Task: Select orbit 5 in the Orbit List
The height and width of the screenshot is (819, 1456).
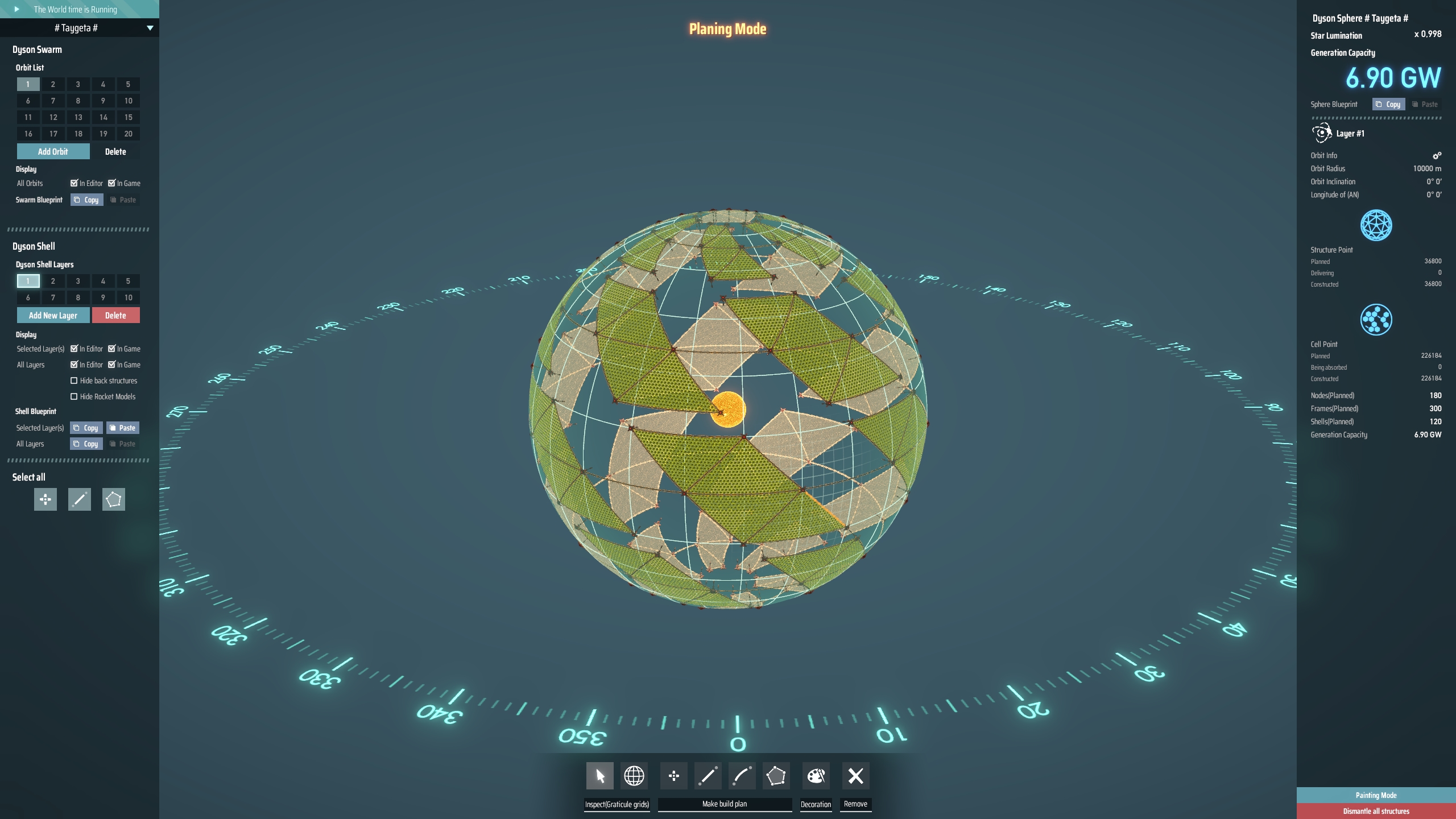Action: click(128, 84)
